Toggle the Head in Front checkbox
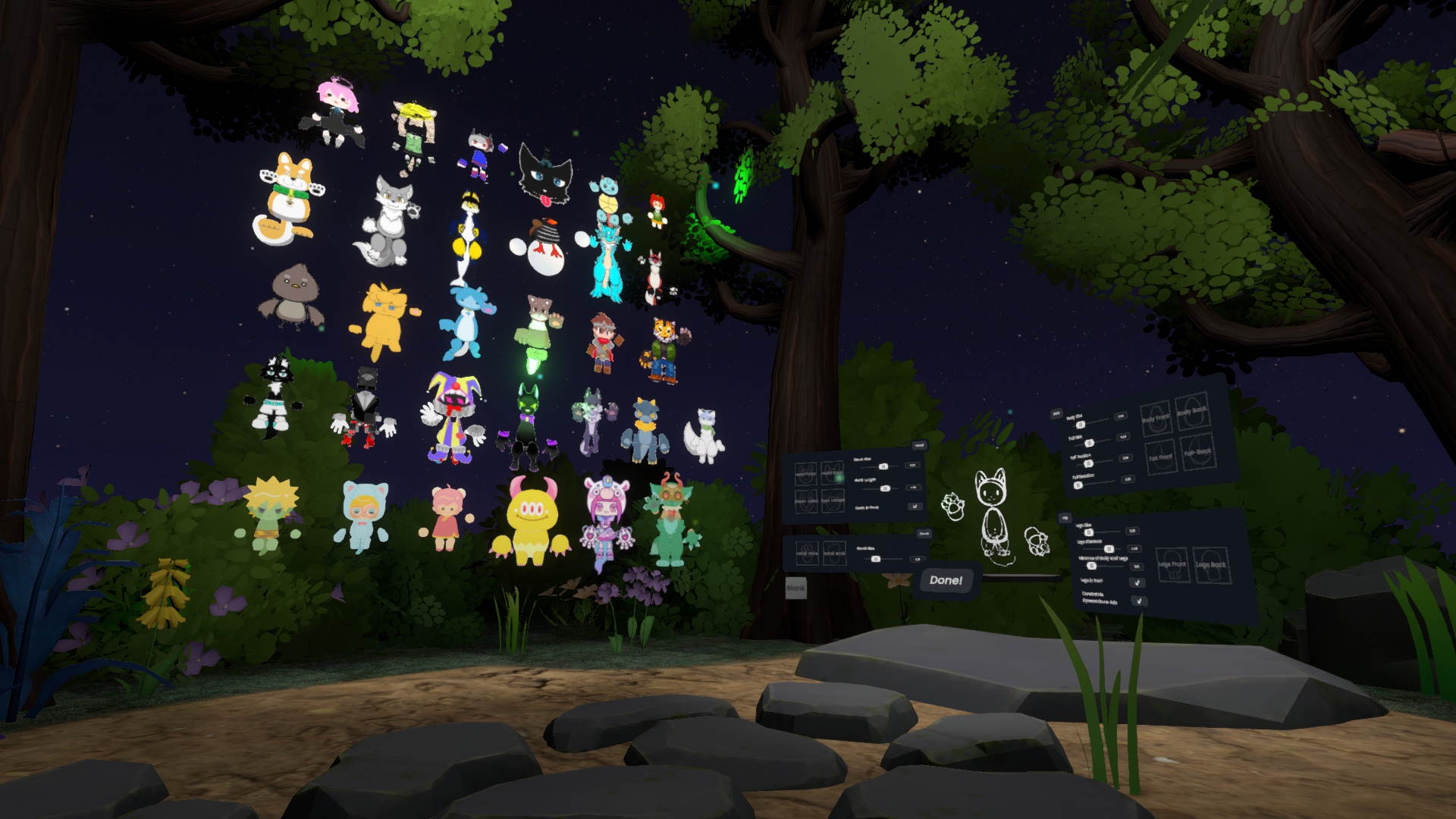Screen dimensions: 1456x819 tap(915, 507)
